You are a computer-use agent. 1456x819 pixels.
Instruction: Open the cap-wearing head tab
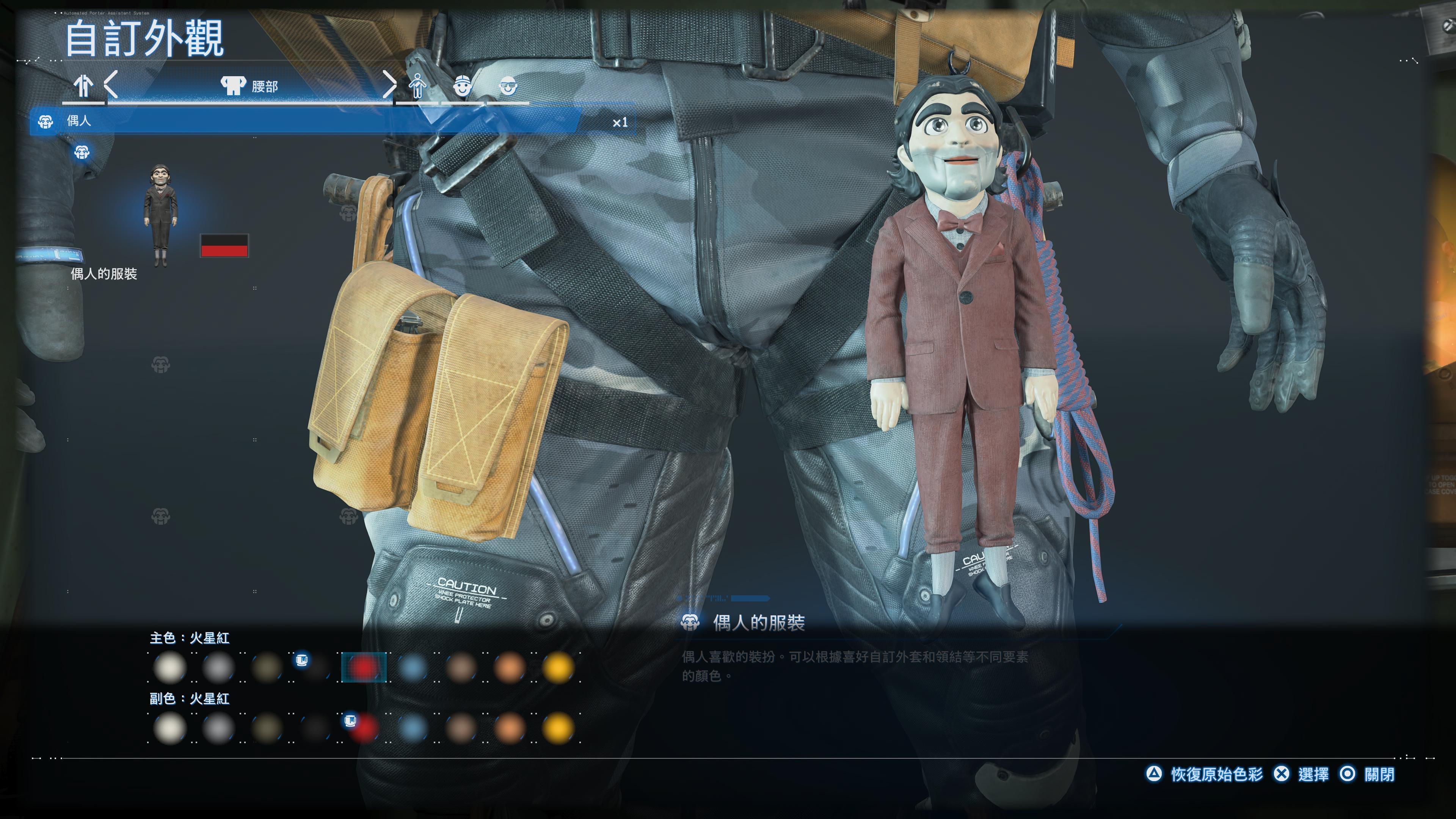462,86
